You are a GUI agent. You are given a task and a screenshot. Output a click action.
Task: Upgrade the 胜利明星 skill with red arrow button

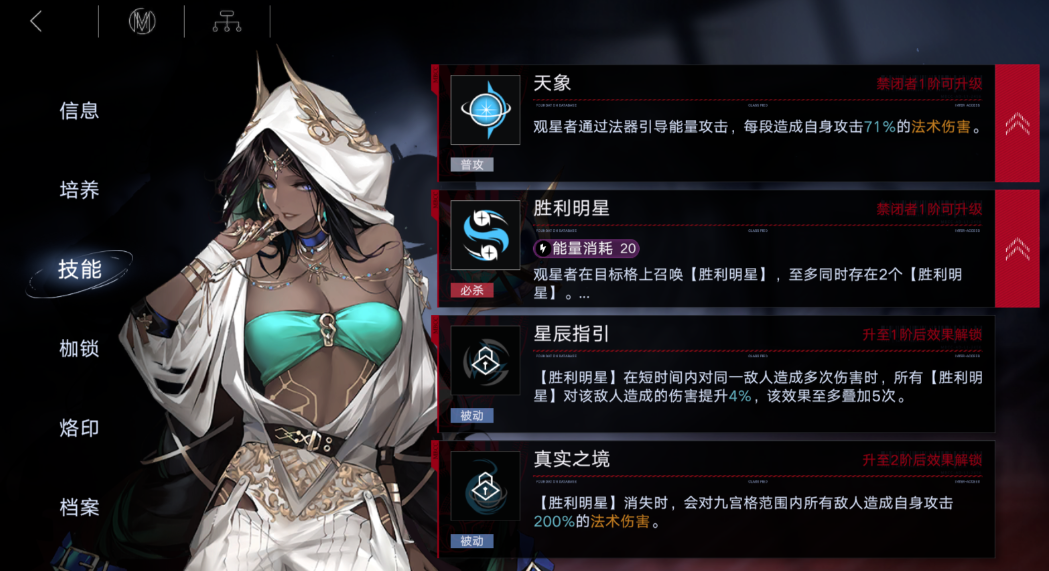point(1017,248)
